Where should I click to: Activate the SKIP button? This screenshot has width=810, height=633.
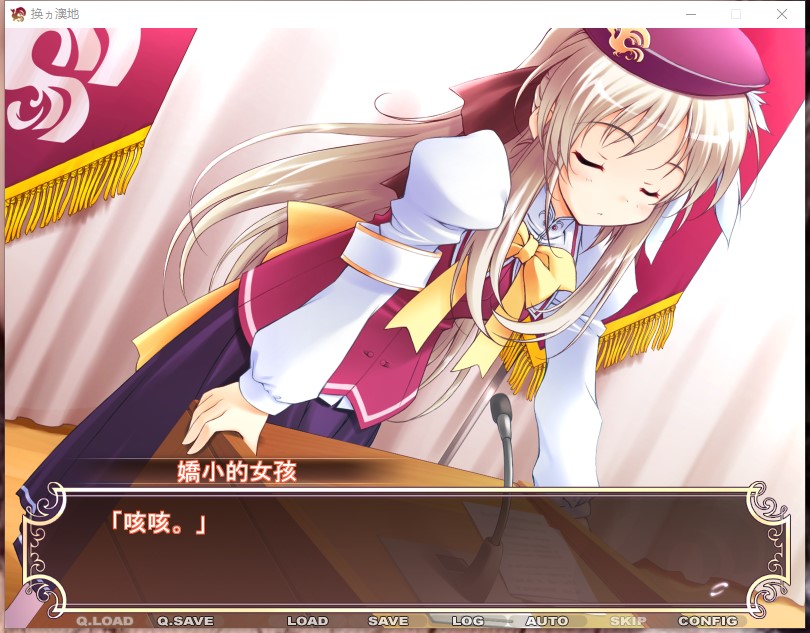(628, 621)
